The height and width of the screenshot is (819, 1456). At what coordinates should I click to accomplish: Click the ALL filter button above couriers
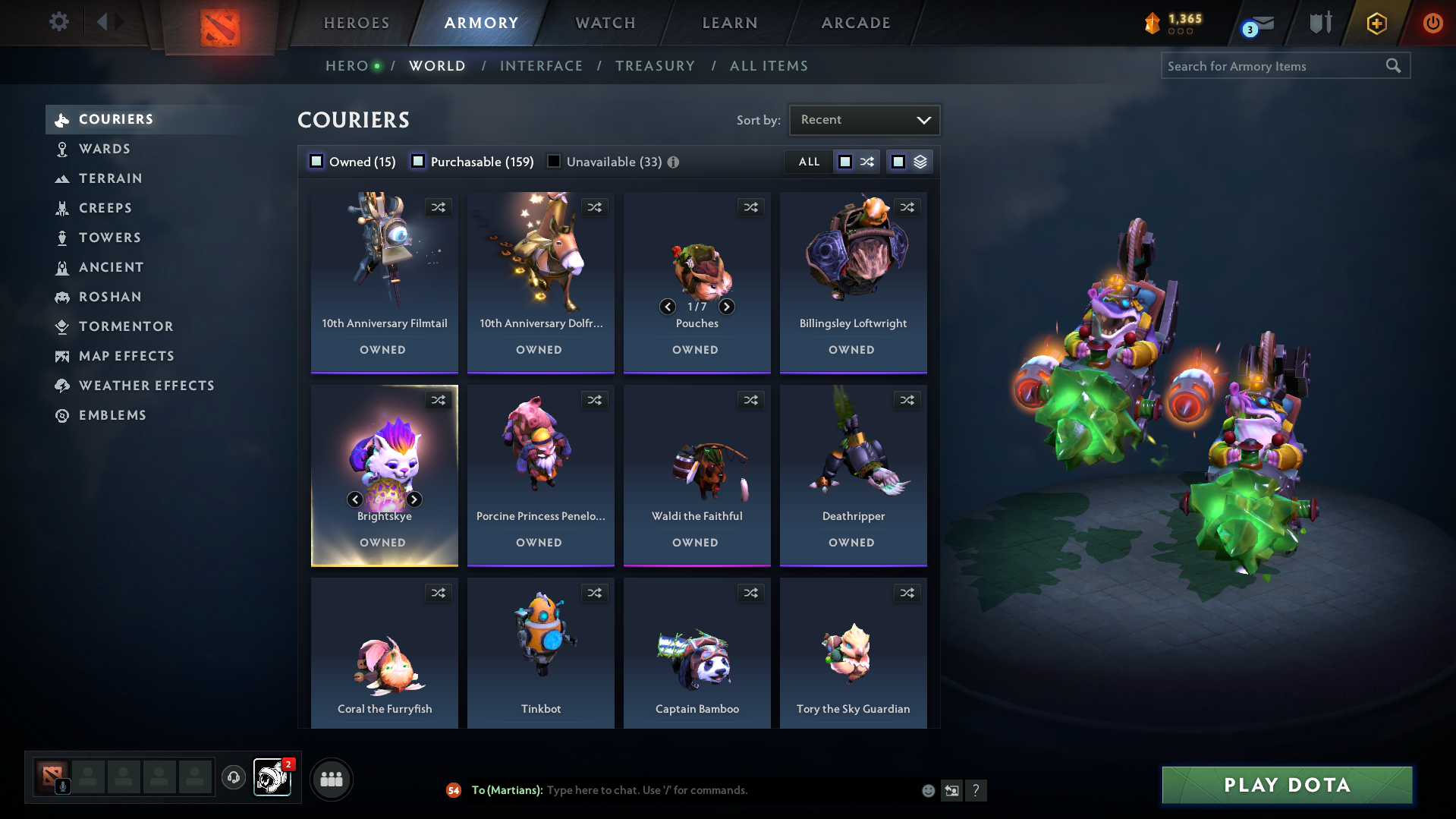pos(808,161)
